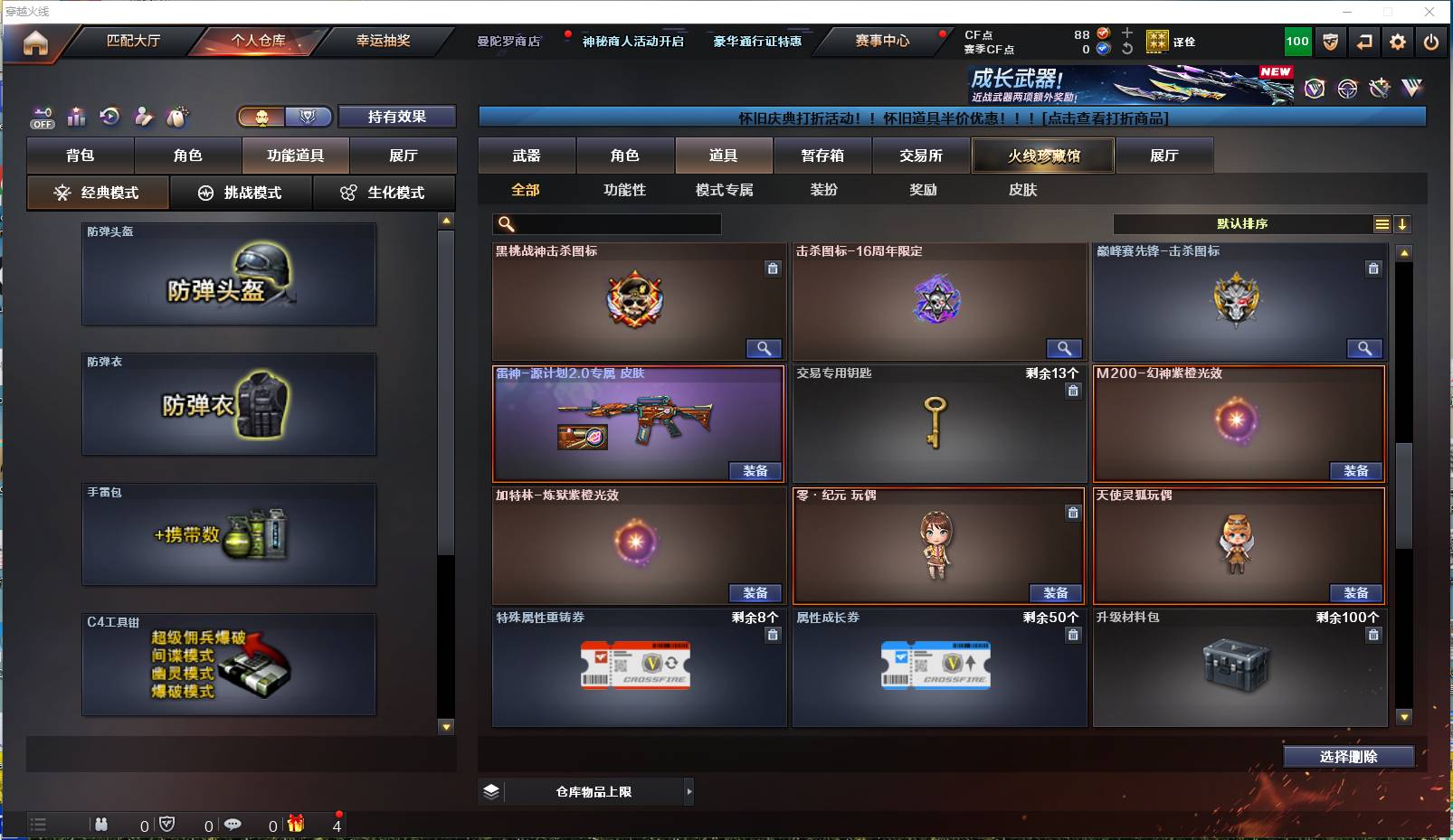This screenshot has width=1453, height=840.
Task: Open the stats chart icon near top left
Action: click(x=77, y=117)
